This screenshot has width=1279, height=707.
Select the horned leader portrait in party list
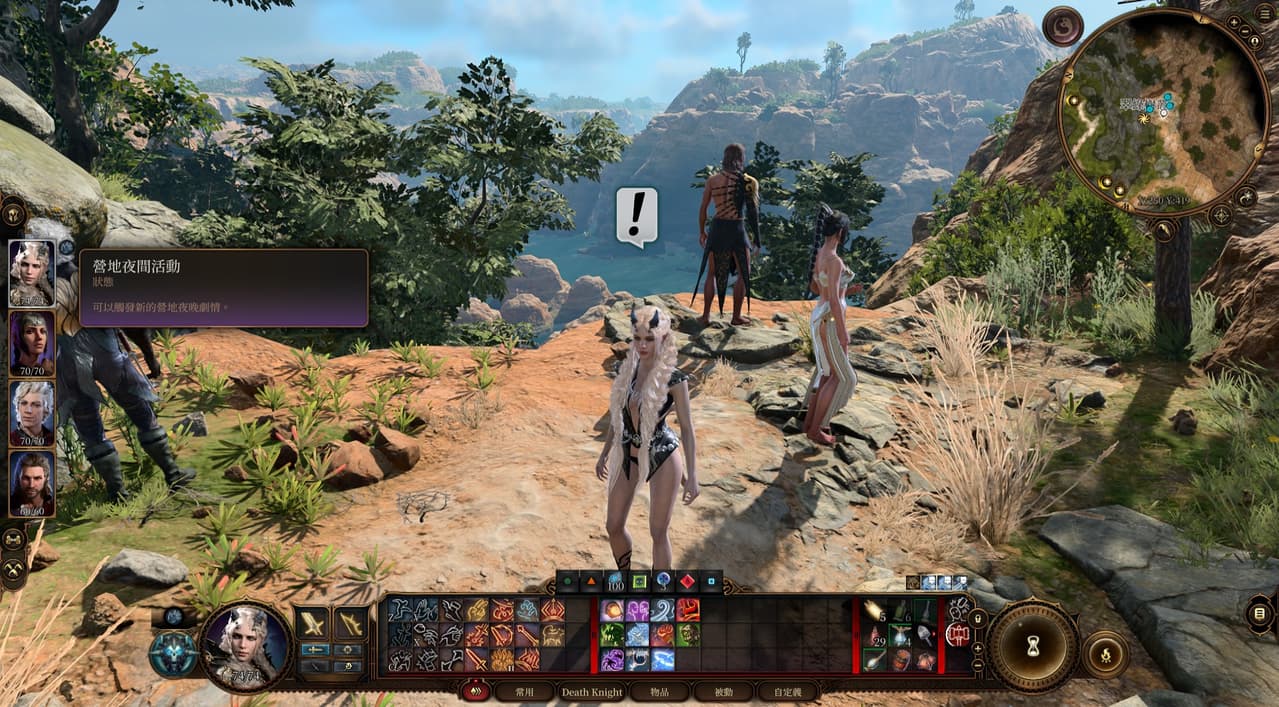[32, 272]
